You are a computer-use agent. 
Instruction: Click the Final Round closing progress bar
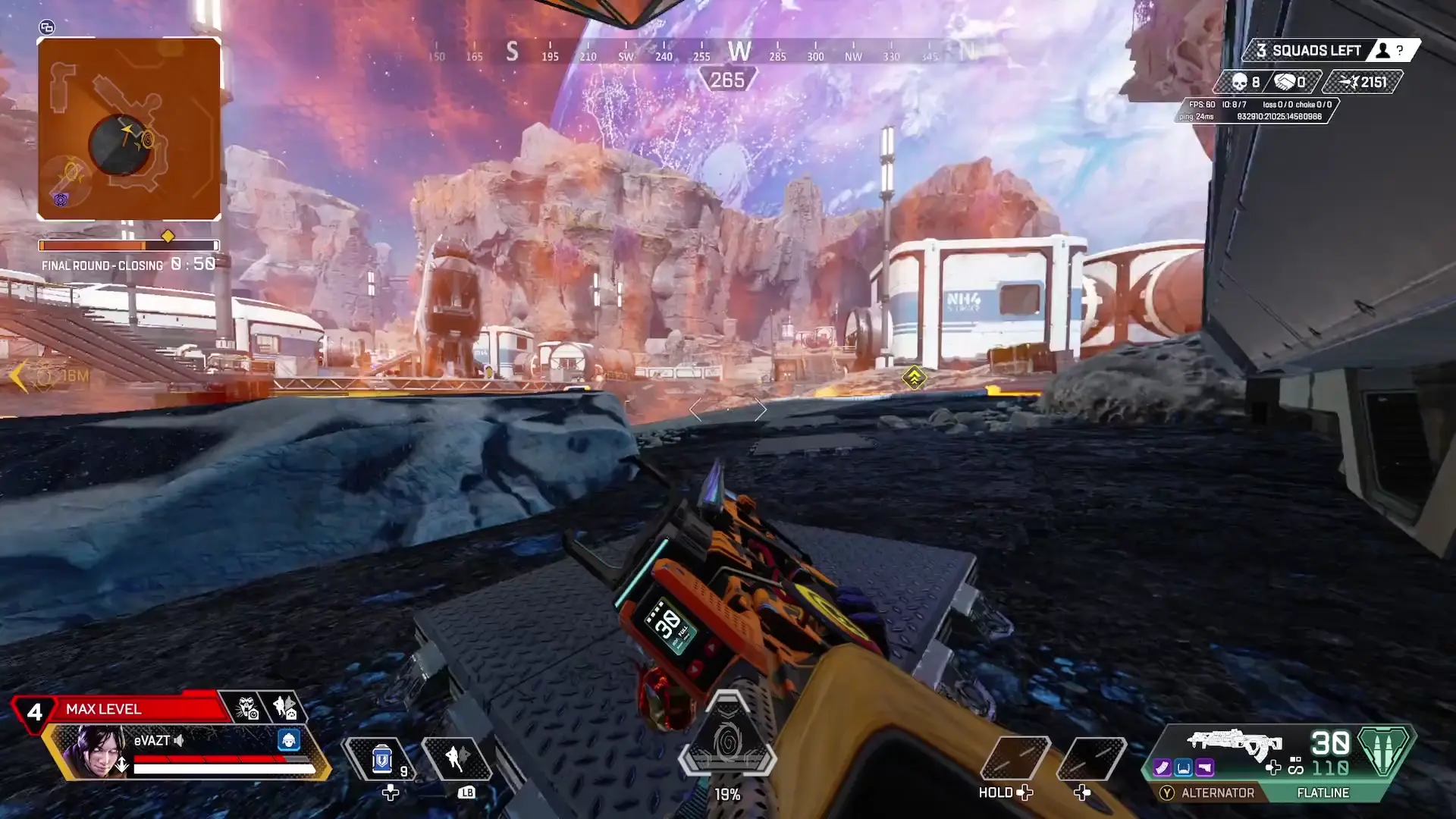127,245
